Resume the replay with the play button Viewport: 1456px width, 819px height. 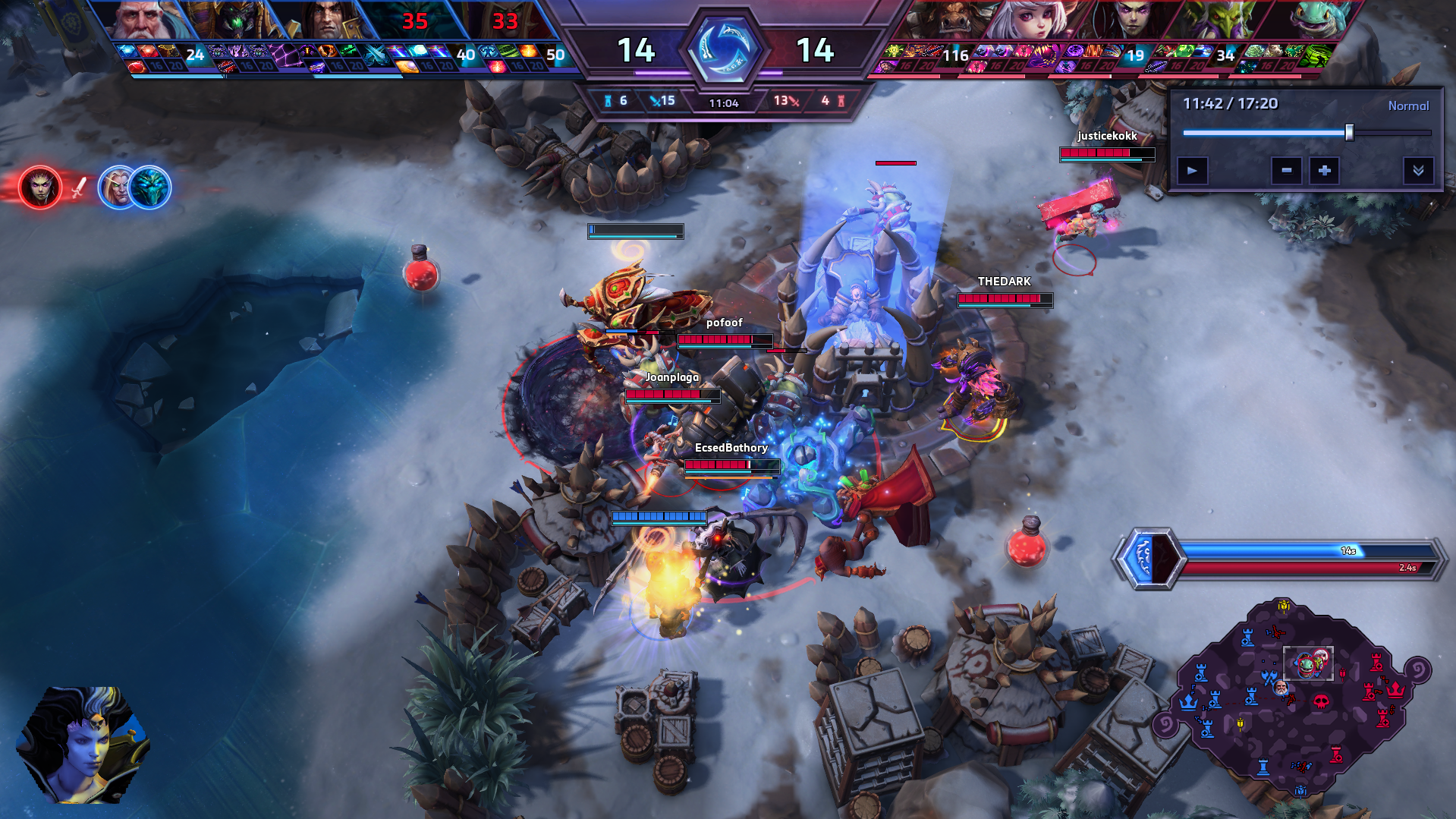[1192, 171]
